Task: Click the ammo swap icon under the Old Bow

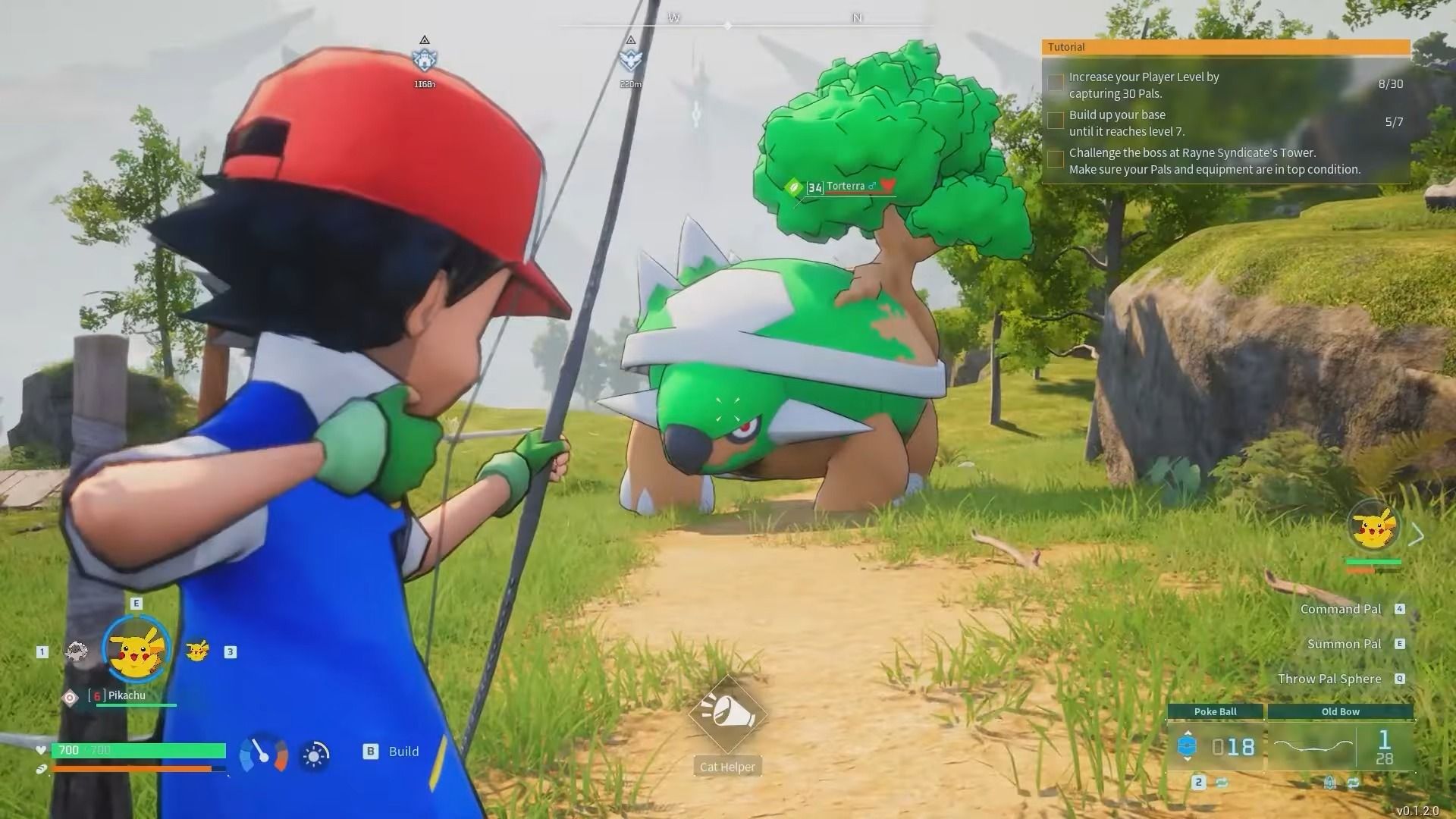Action: 1354,783
